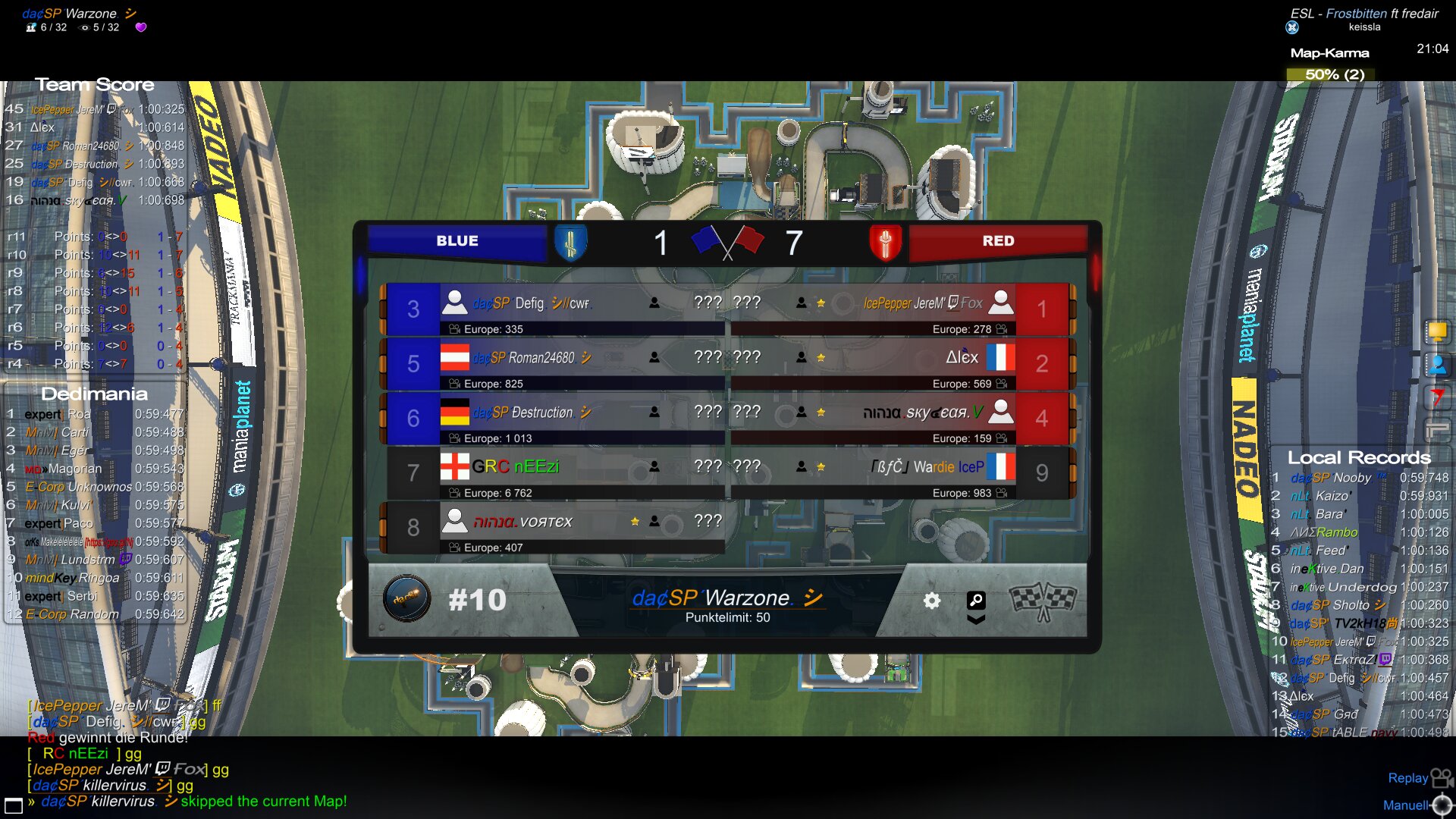This screenshot has height=819, width=1456.
Task: Open the yellow monitor sidebar icon
Action: point(1437,331)
